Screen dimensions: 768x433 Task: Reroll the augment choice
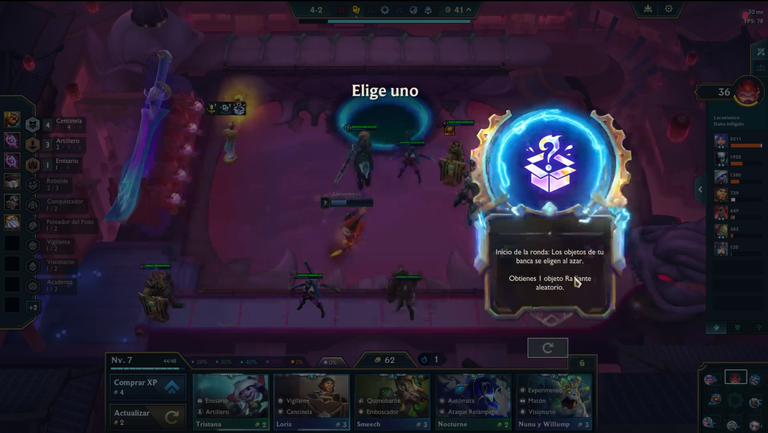click(547, 347)
